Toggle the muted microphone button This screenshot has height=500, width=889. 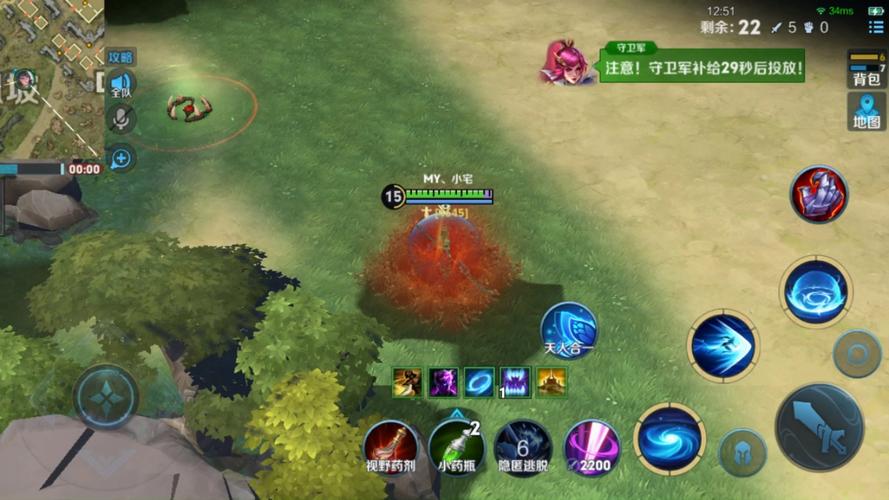(x=121, y=120)
